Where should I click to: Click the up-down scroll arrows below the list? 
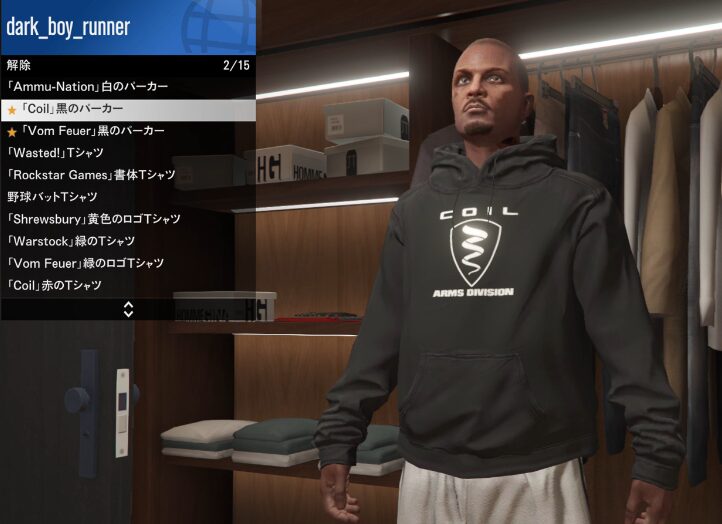(128, 309)
